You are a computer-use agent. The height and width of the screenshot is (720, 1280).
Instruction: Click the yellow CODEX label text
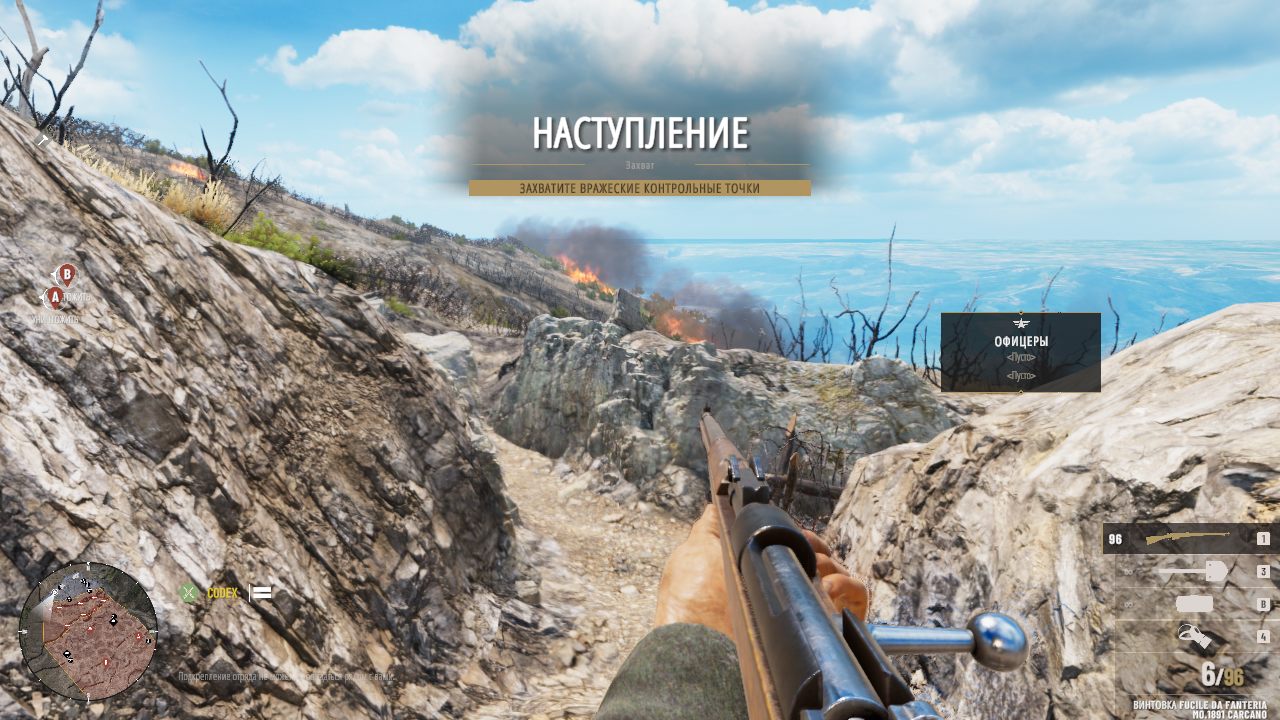point(221,593)
